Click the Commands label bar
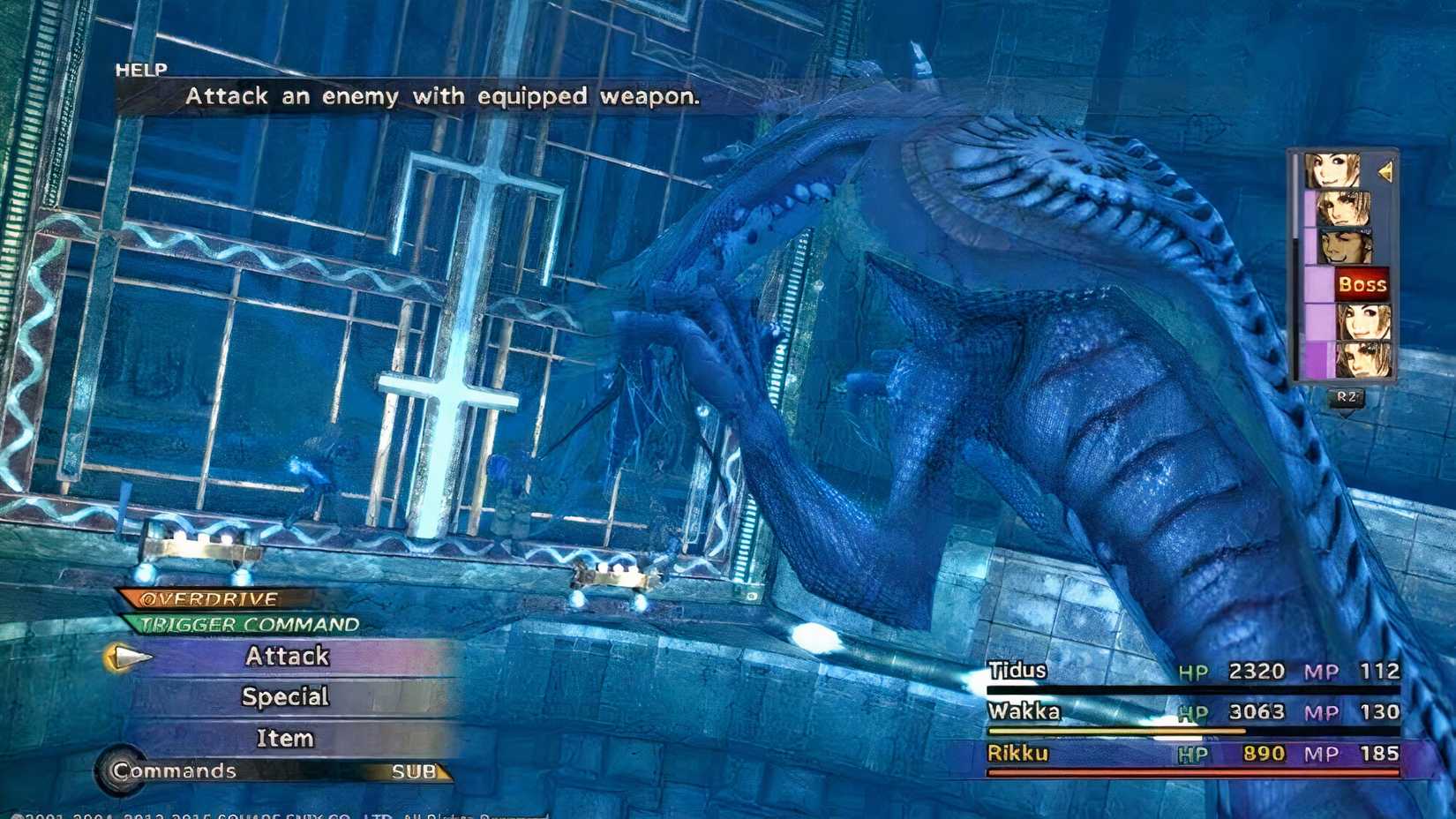The height and width of the screenshot is (819, 1456). (x=172, y=770)
